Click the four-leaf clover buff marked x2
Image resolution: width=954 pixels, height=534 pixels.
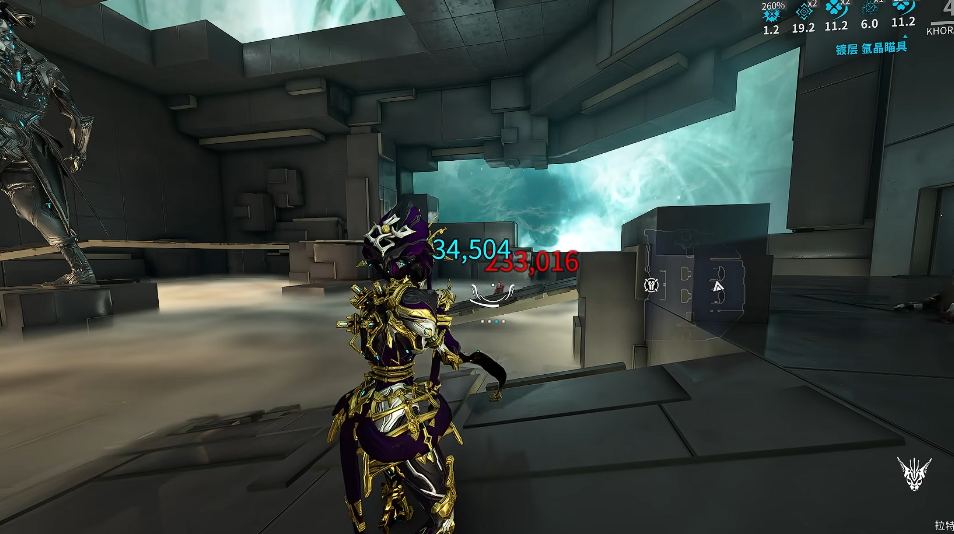[836, 9]
